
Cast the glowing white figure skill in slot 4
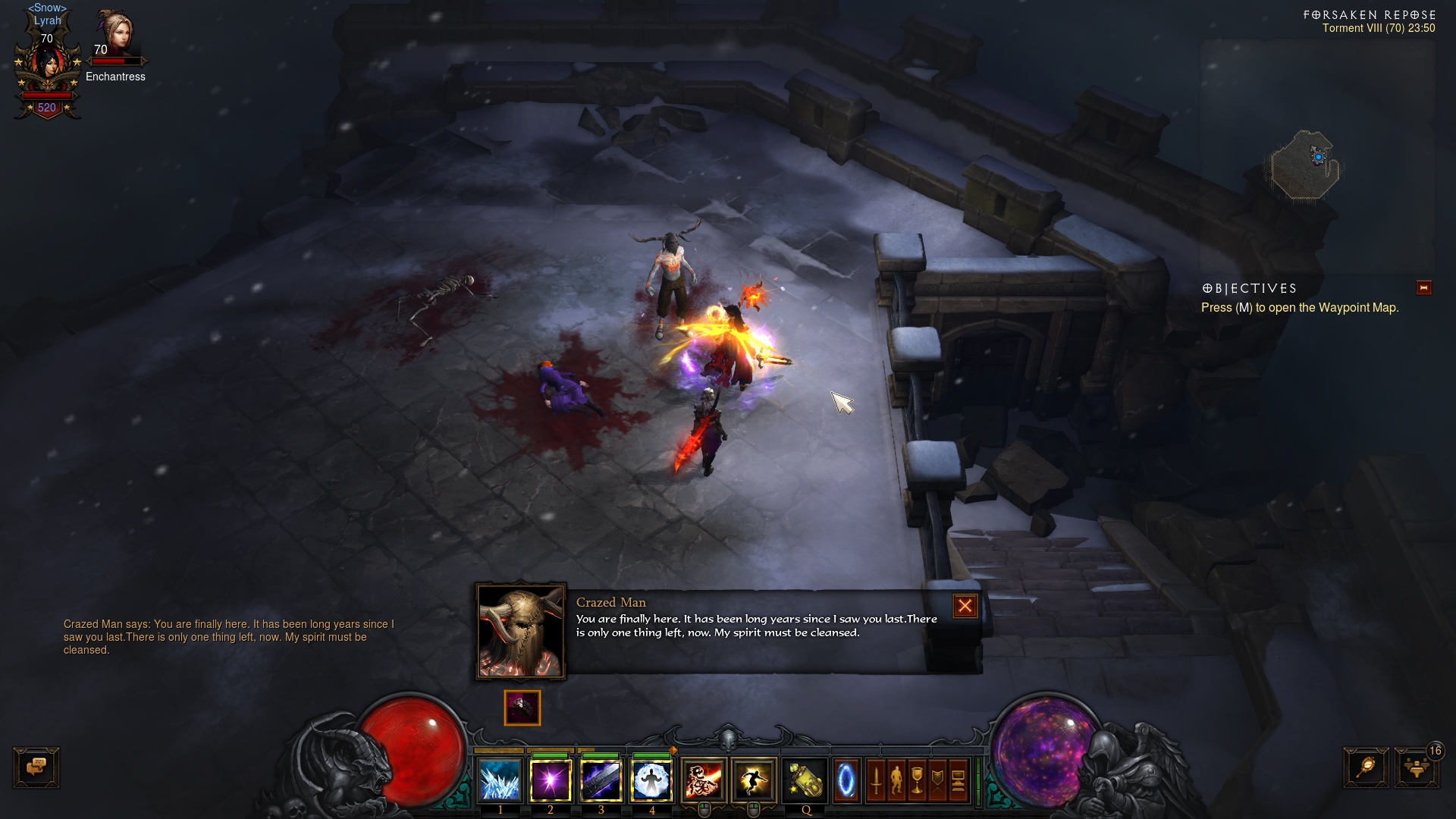coord(651,780)
